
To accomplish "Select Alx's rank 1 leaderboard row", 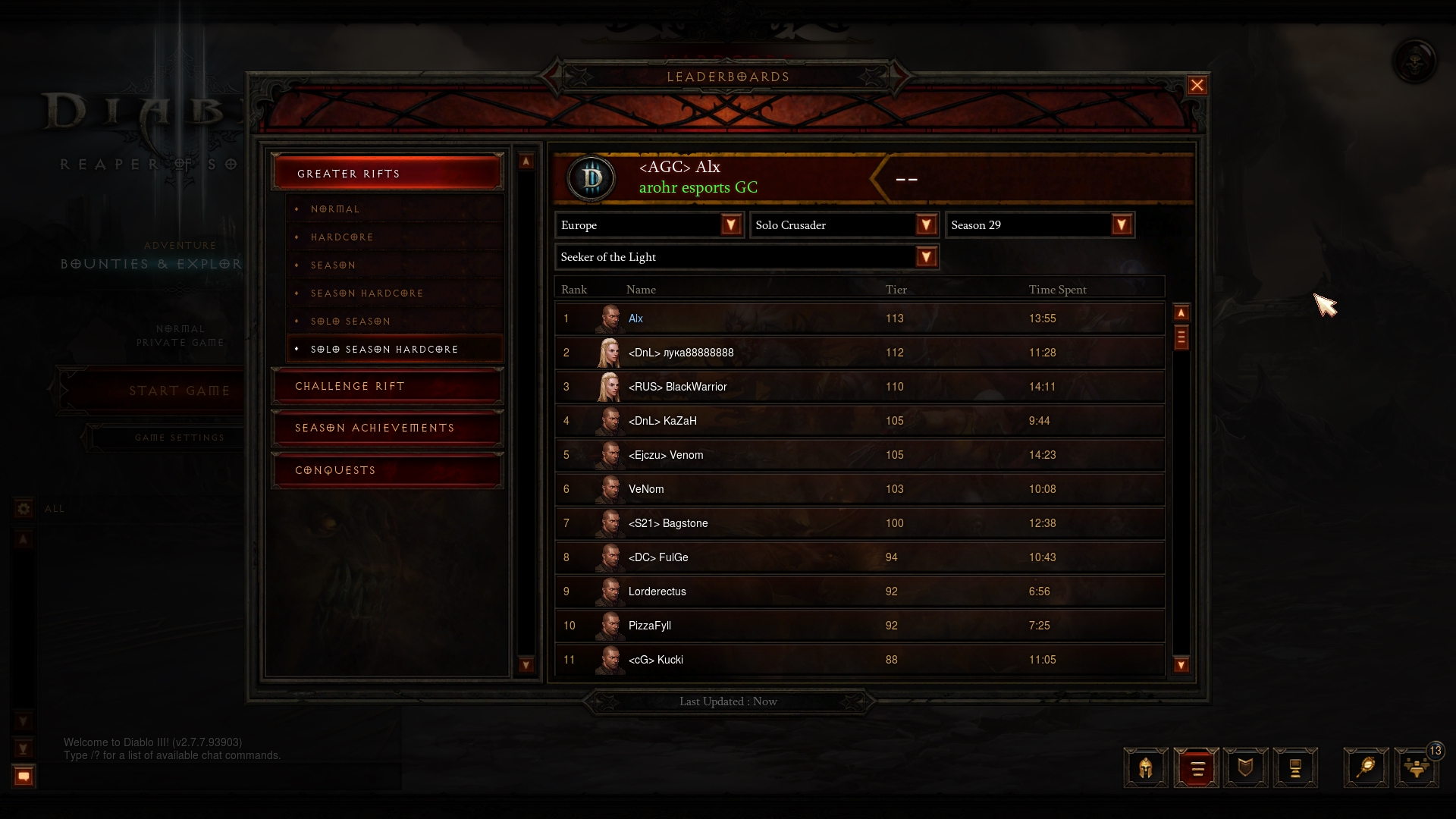I will [859, 318].
